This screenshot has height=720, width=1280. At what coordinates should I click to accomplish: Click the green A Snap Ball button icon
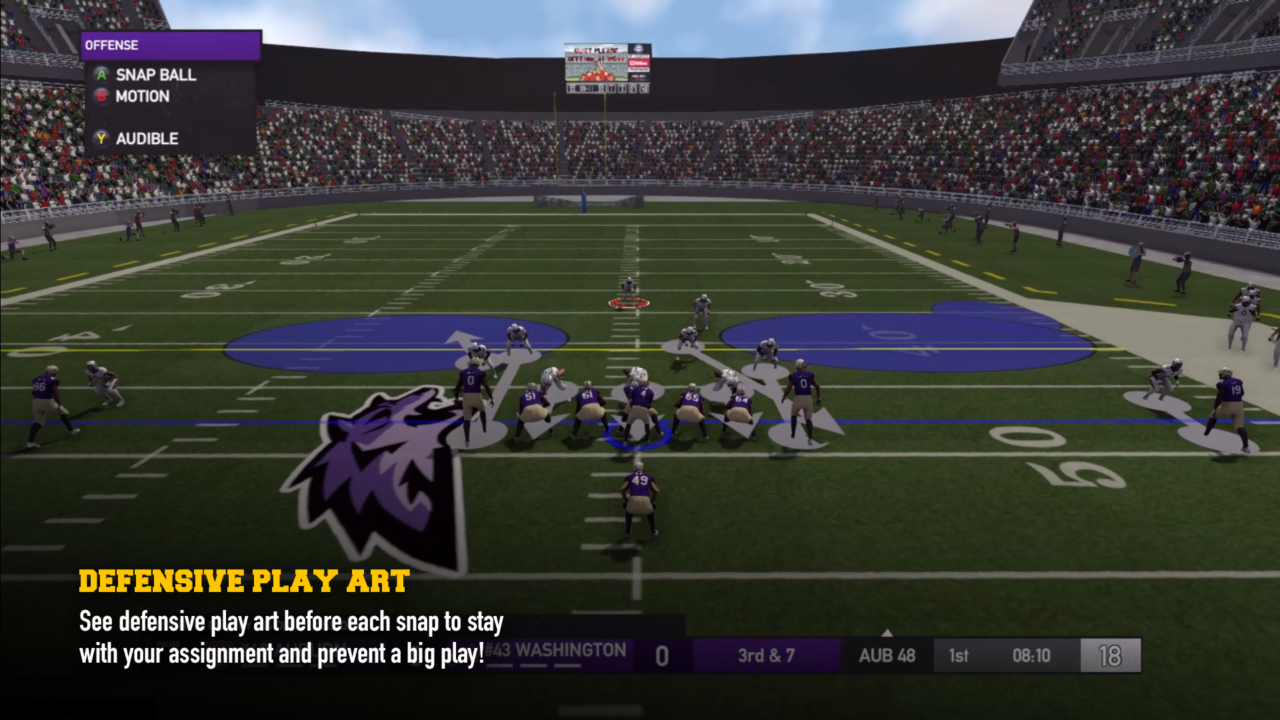tap(100, 74)
